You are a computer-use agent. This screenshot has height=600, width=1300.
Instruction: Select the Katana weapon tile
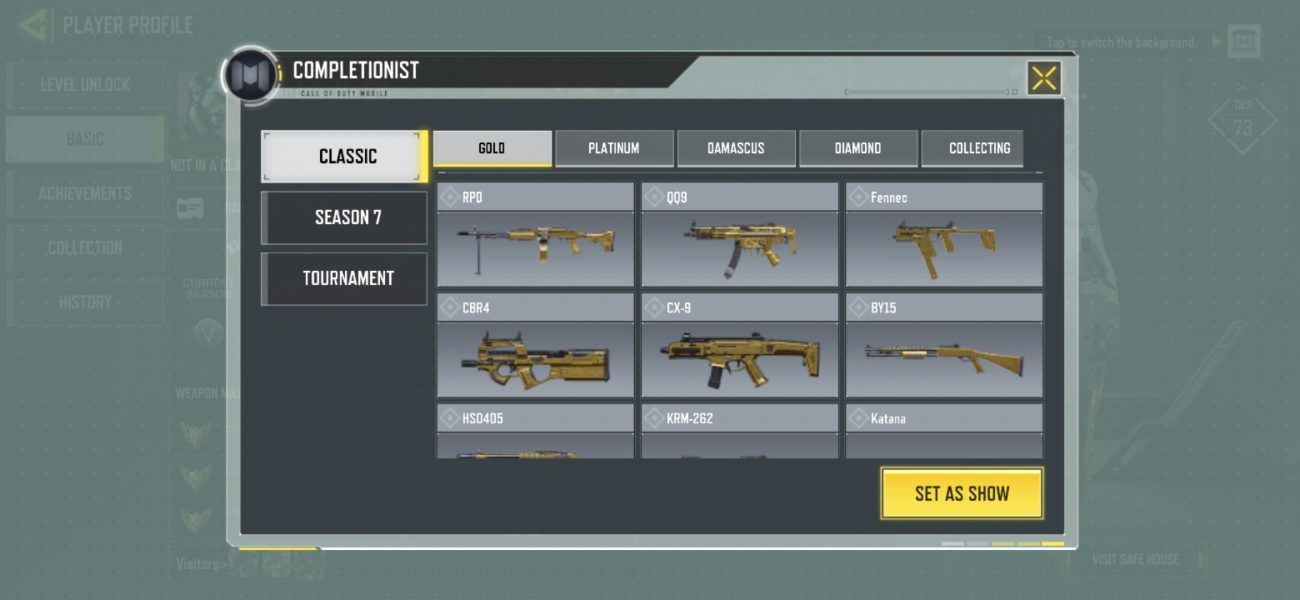[944, 432]
